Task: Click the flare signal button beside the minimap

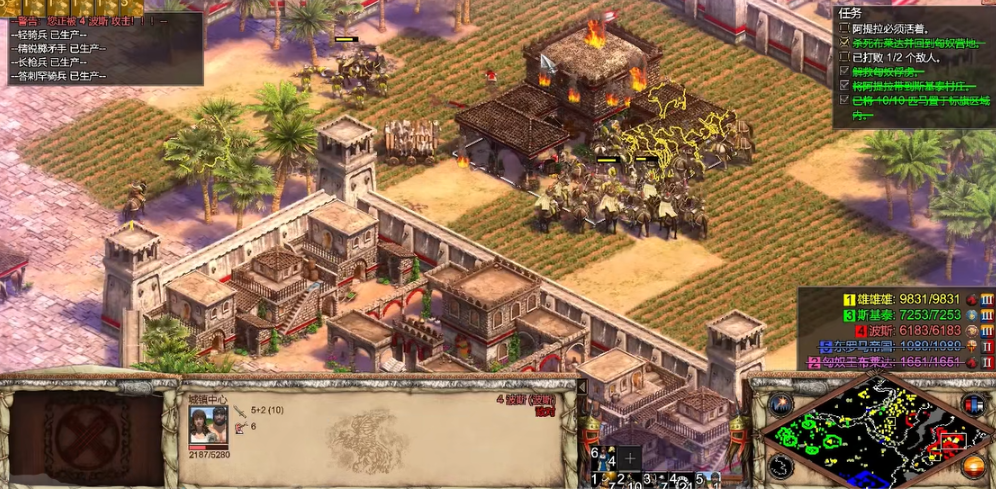Action: [x=781, y=405]
